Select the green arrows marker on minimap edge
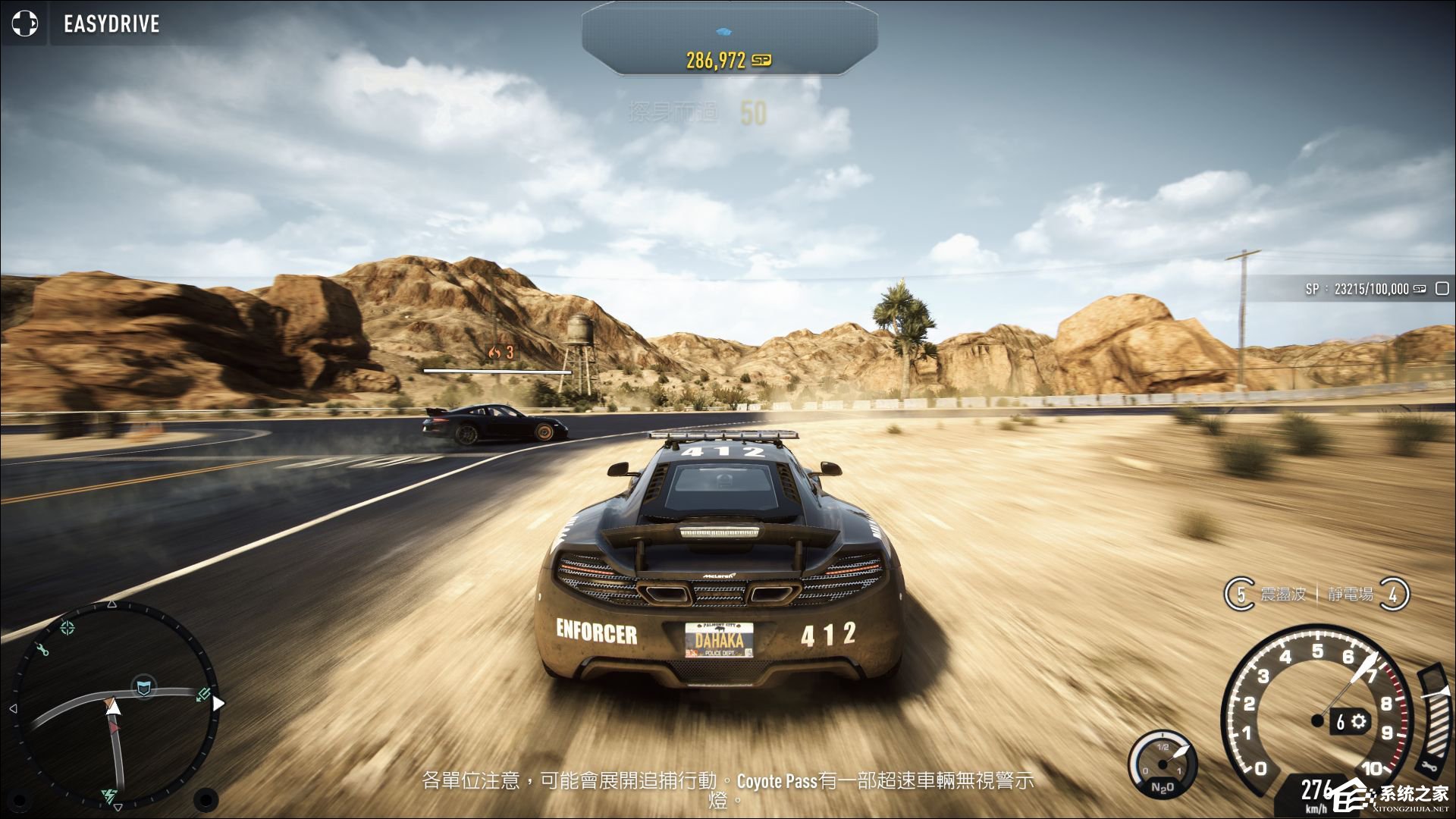 point(203,694)
